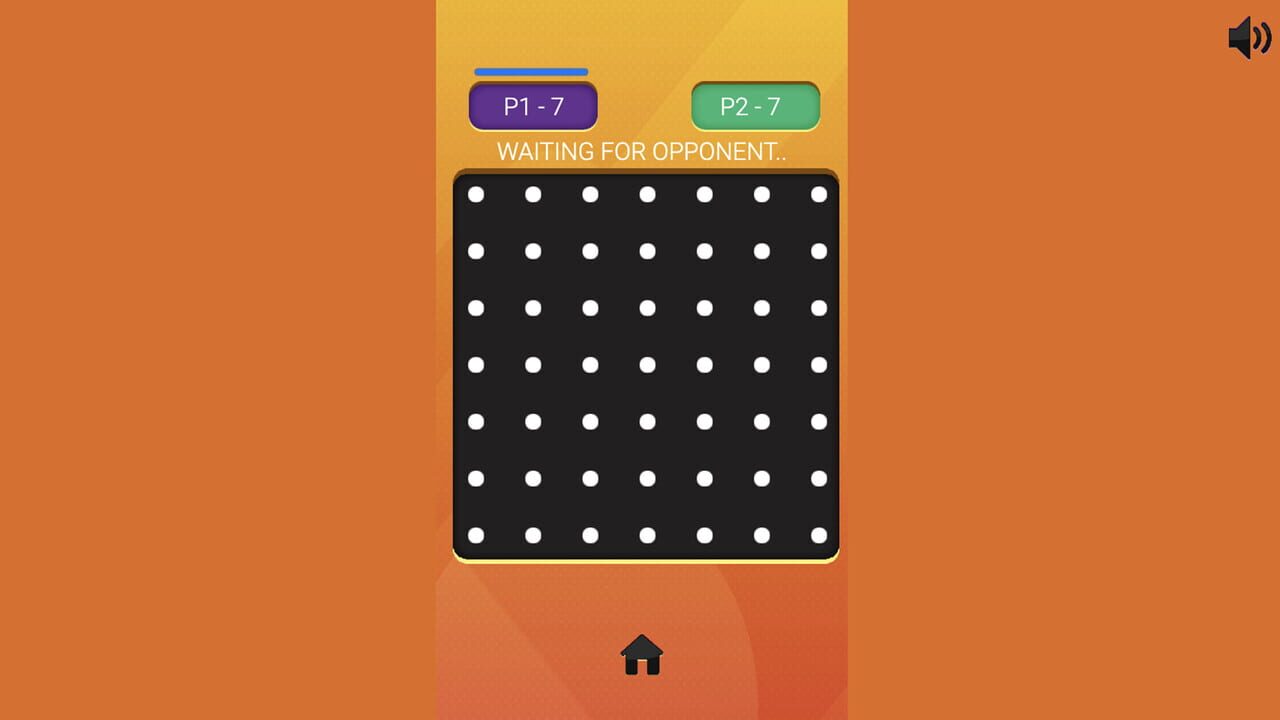Click the blue turn indicator bar above P1
1280x720 pixels.
point(530,71)
